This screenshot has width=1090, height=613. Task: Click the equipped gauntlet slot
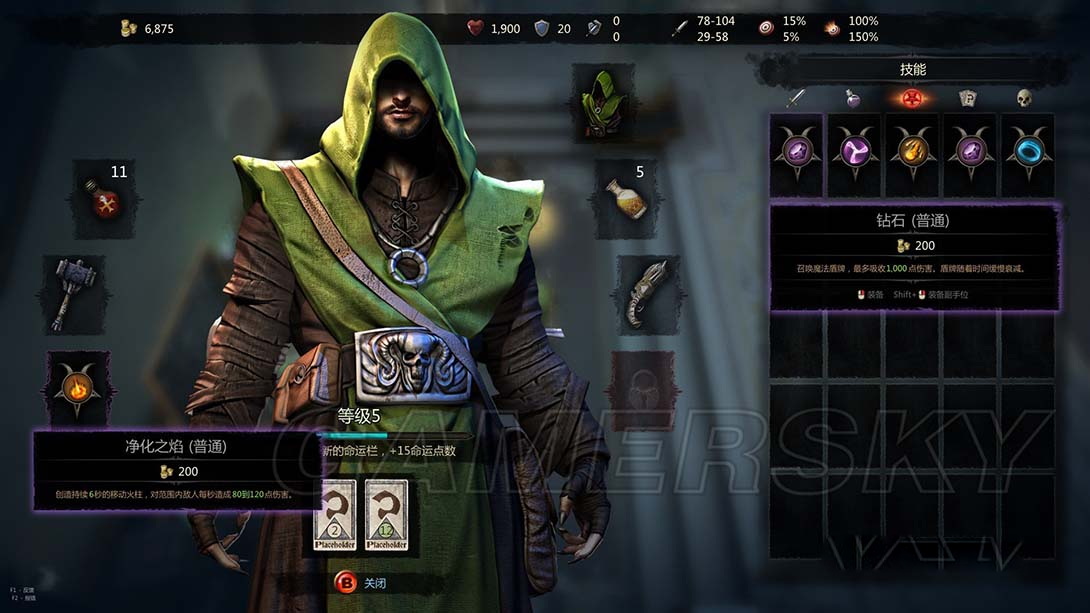pos(647,294)
